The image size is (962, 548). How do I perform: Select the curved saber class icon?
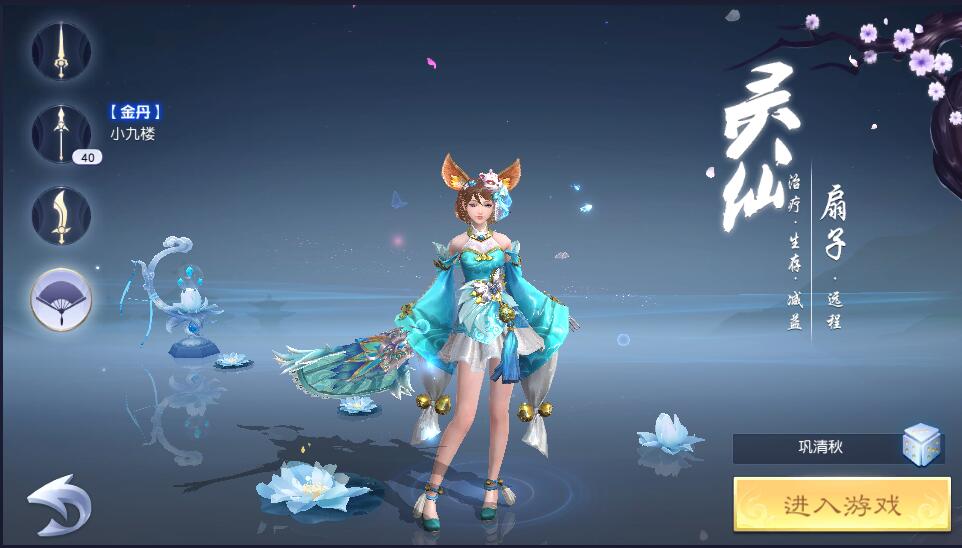[x=61, y=215]
